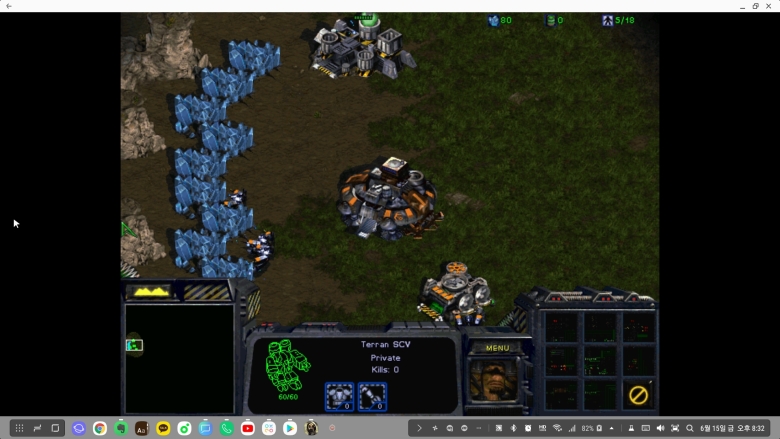The height and width of the screenshot is (439, 780).
Task: Click the SCV unit portrait
Action: [x=494, y=378]
